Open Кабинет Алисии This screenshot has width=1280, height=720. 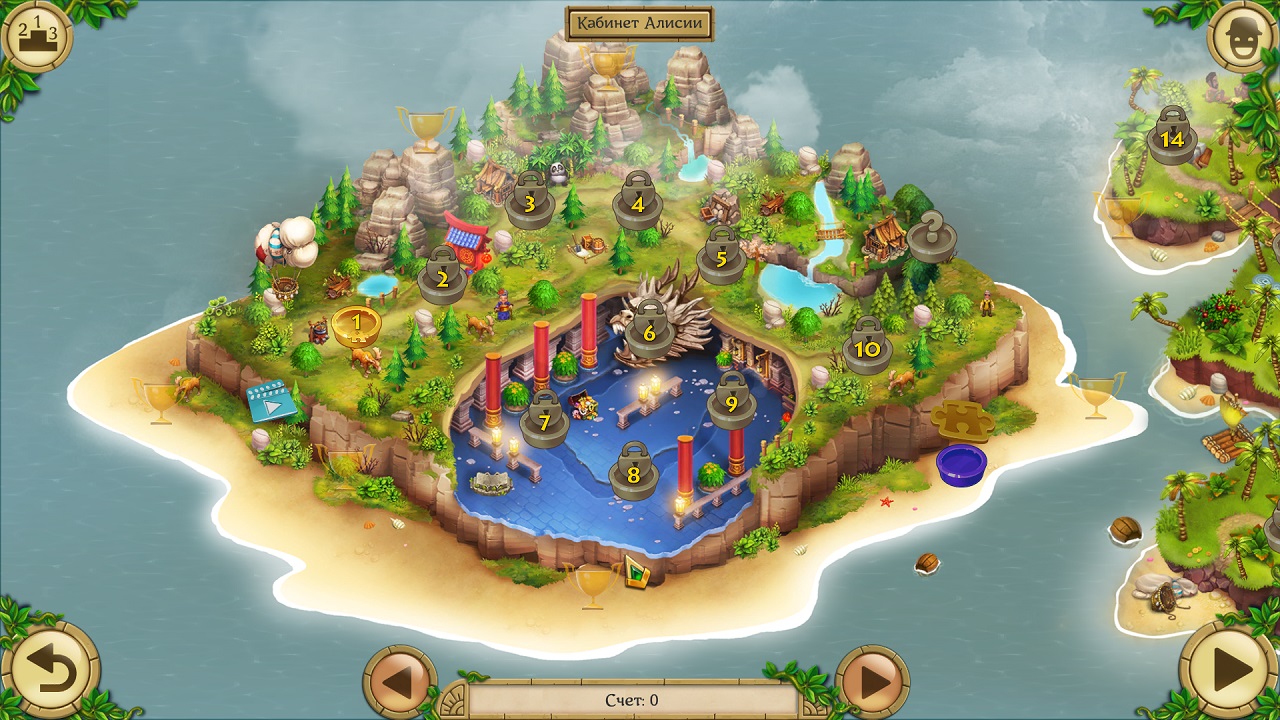(x=639, y=22)
